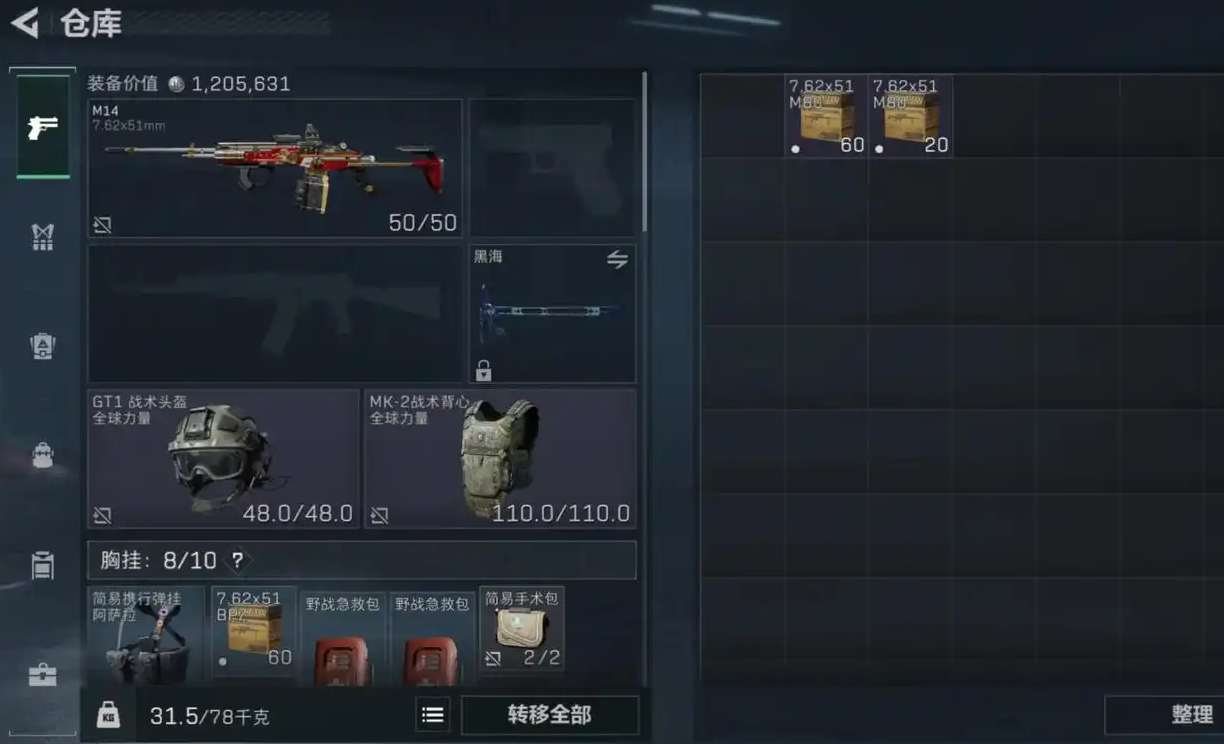Switch to the briefcase tab in the sidebar

(x=42, y=675)
